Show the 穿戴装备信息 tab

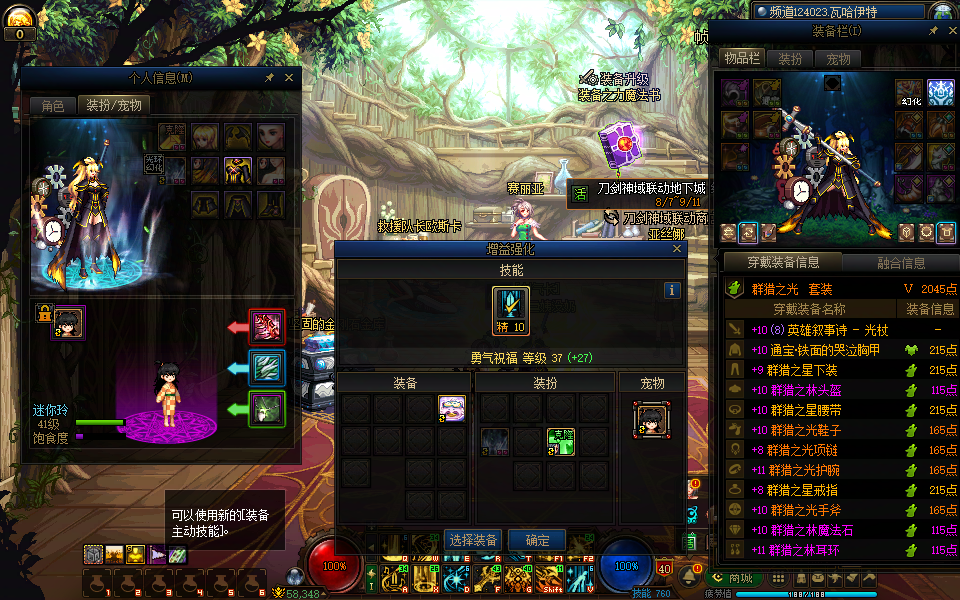[x=783, y=263]
